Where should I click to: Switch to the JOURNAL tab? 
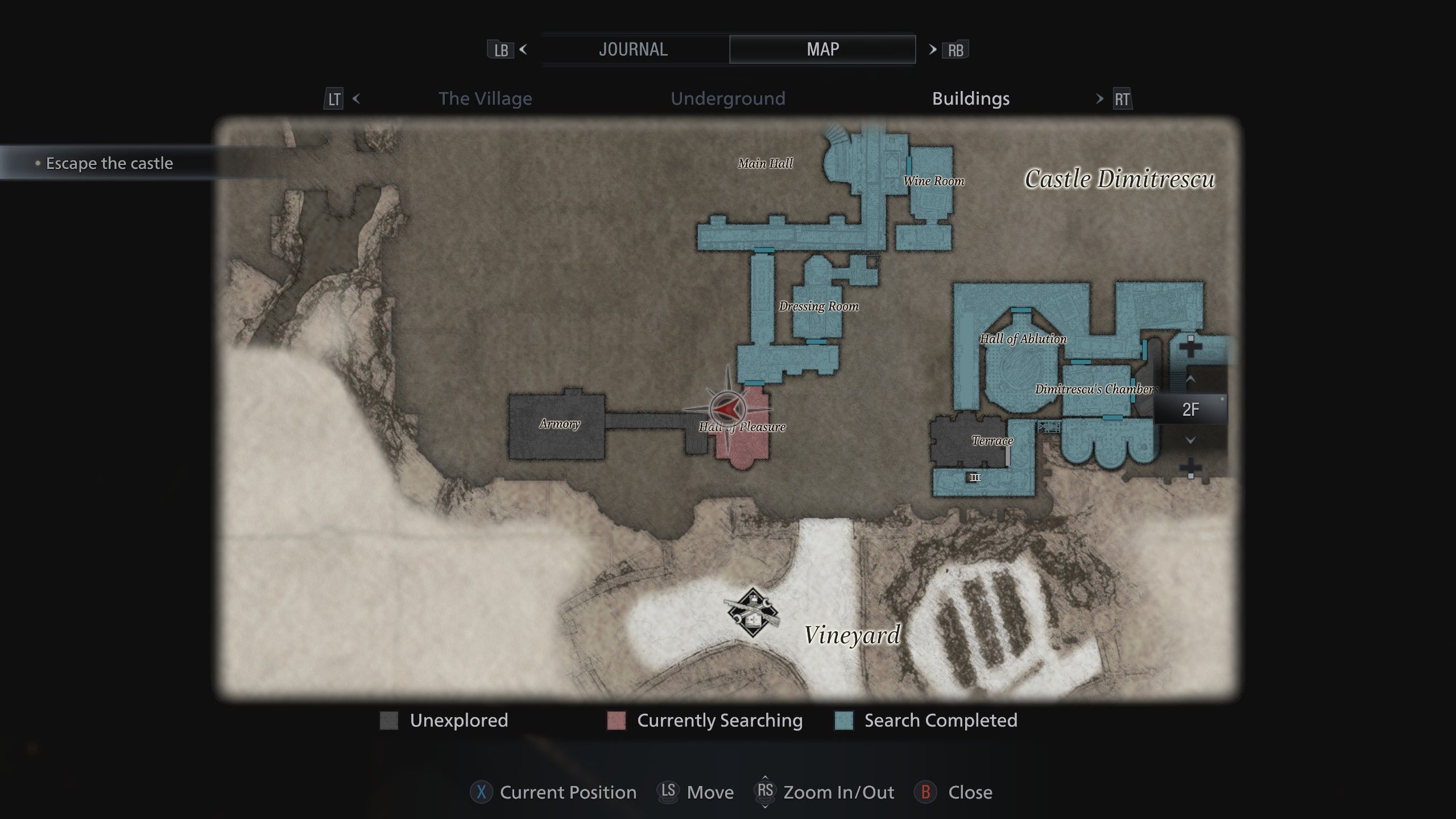[633, 49]
